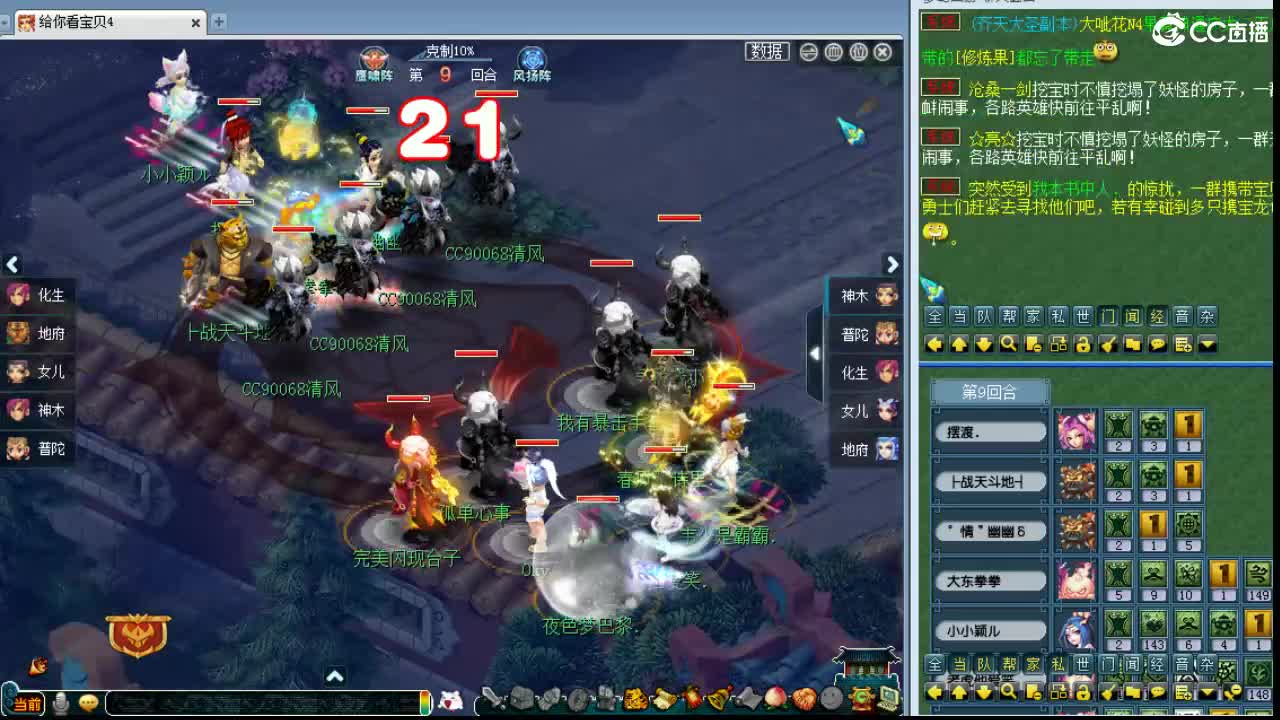Viewport: 1280px width, 720px height.
Task: Open the magnifier search icon in chat panel
Action: (1008, 344)
